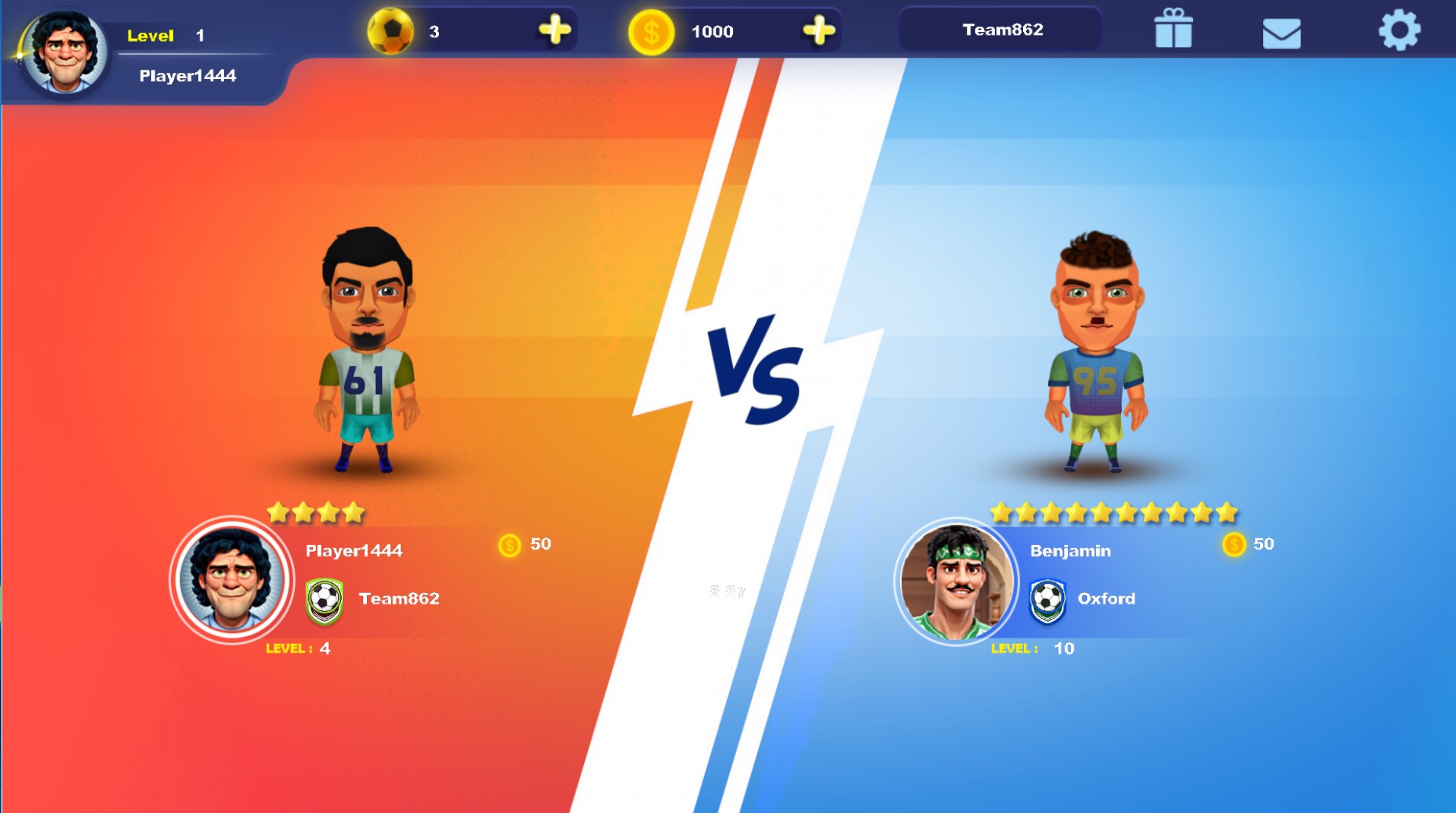Open the gift box rewards

coord(1173,30)
